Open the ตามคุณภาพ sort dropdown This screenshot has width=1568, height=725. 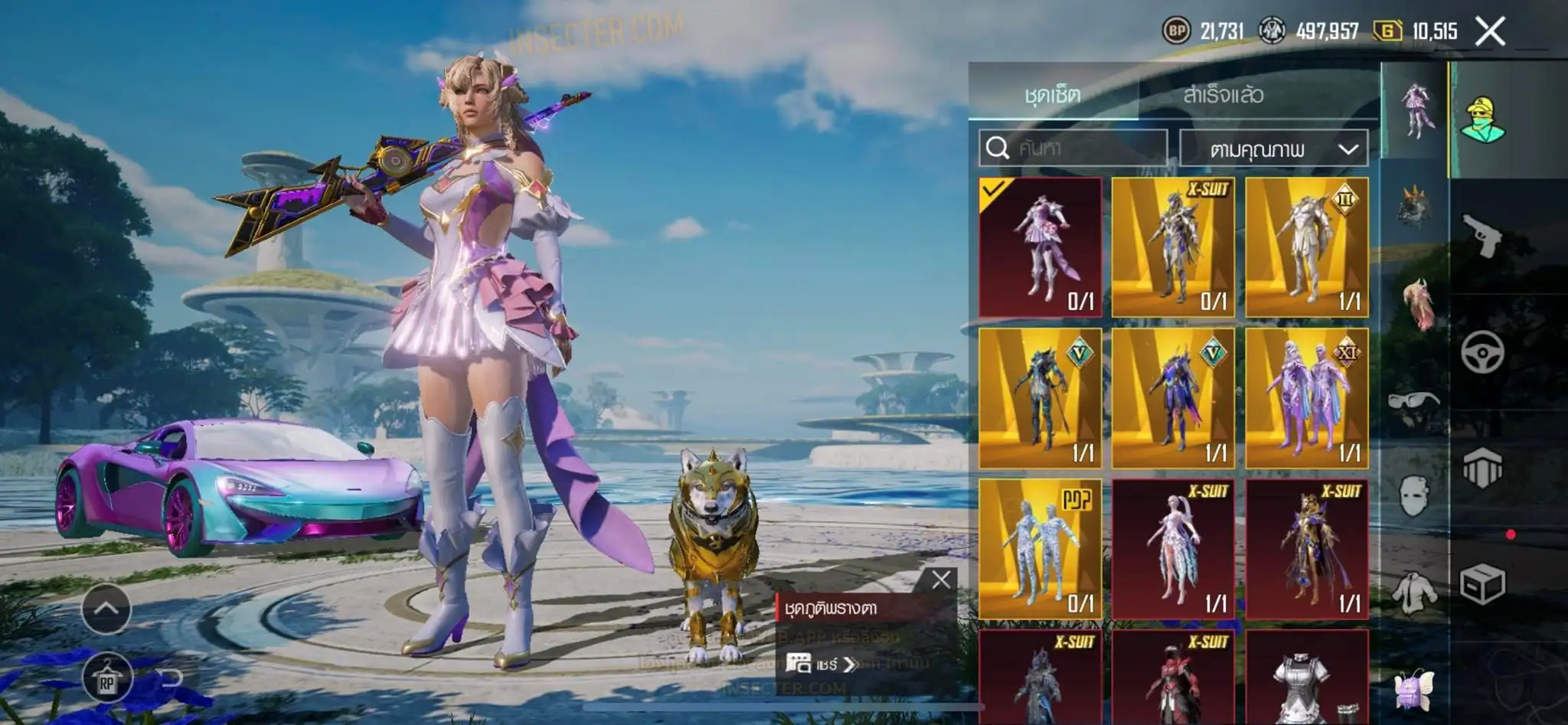(x=1273, y=149)
